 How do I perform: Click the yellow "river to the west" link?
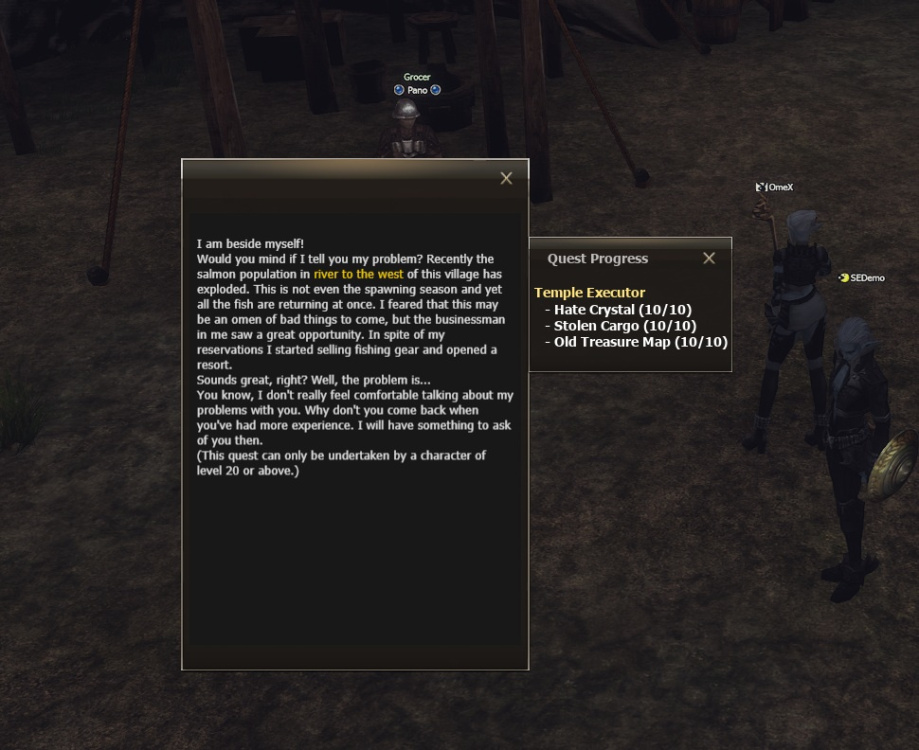[358, 273]
